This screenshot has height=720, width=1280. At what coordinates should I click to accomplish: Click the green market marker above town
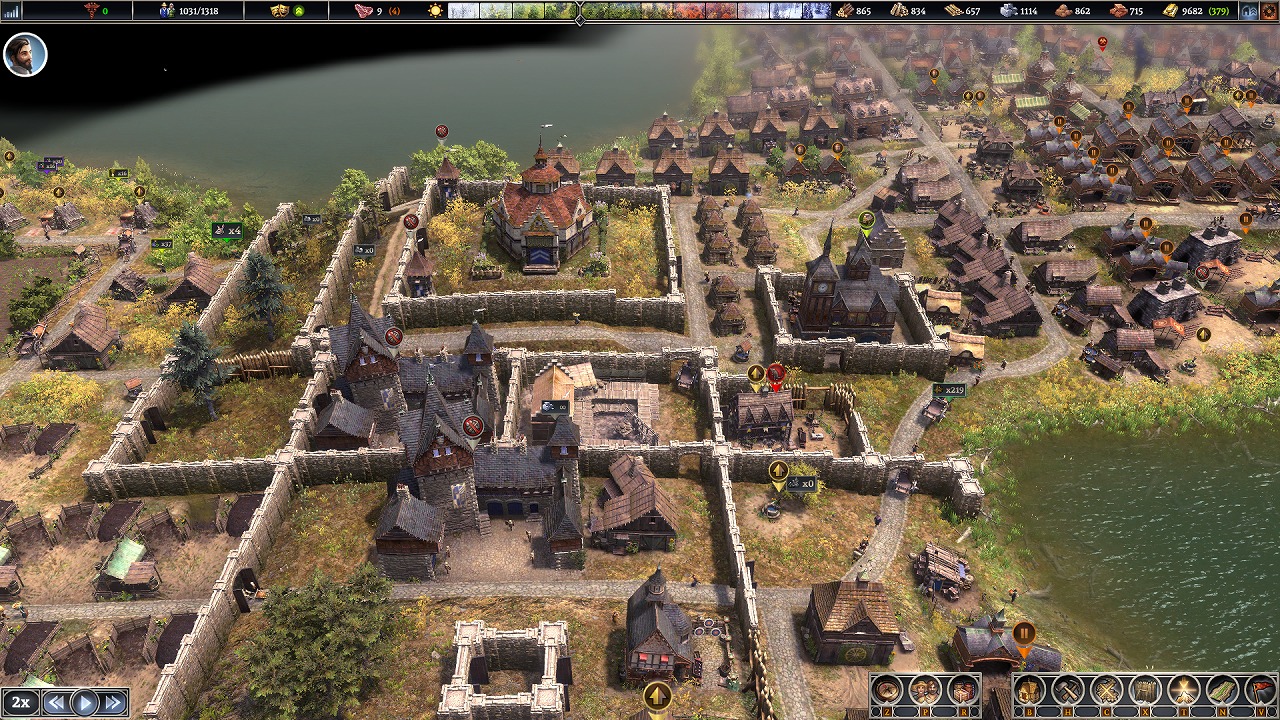(x=867, y=219)
